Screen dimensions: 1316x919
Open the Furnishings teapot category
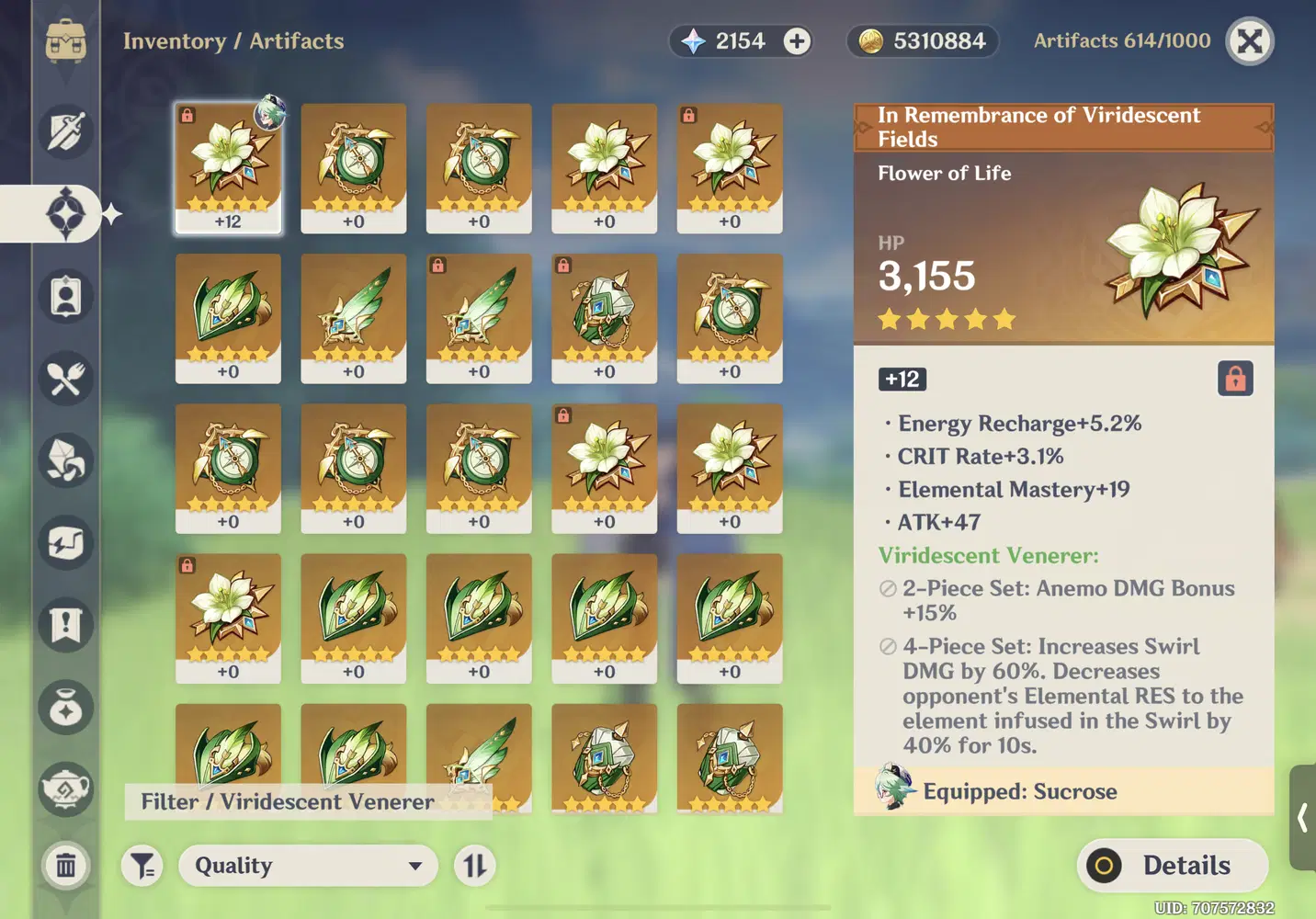[66, 790]
